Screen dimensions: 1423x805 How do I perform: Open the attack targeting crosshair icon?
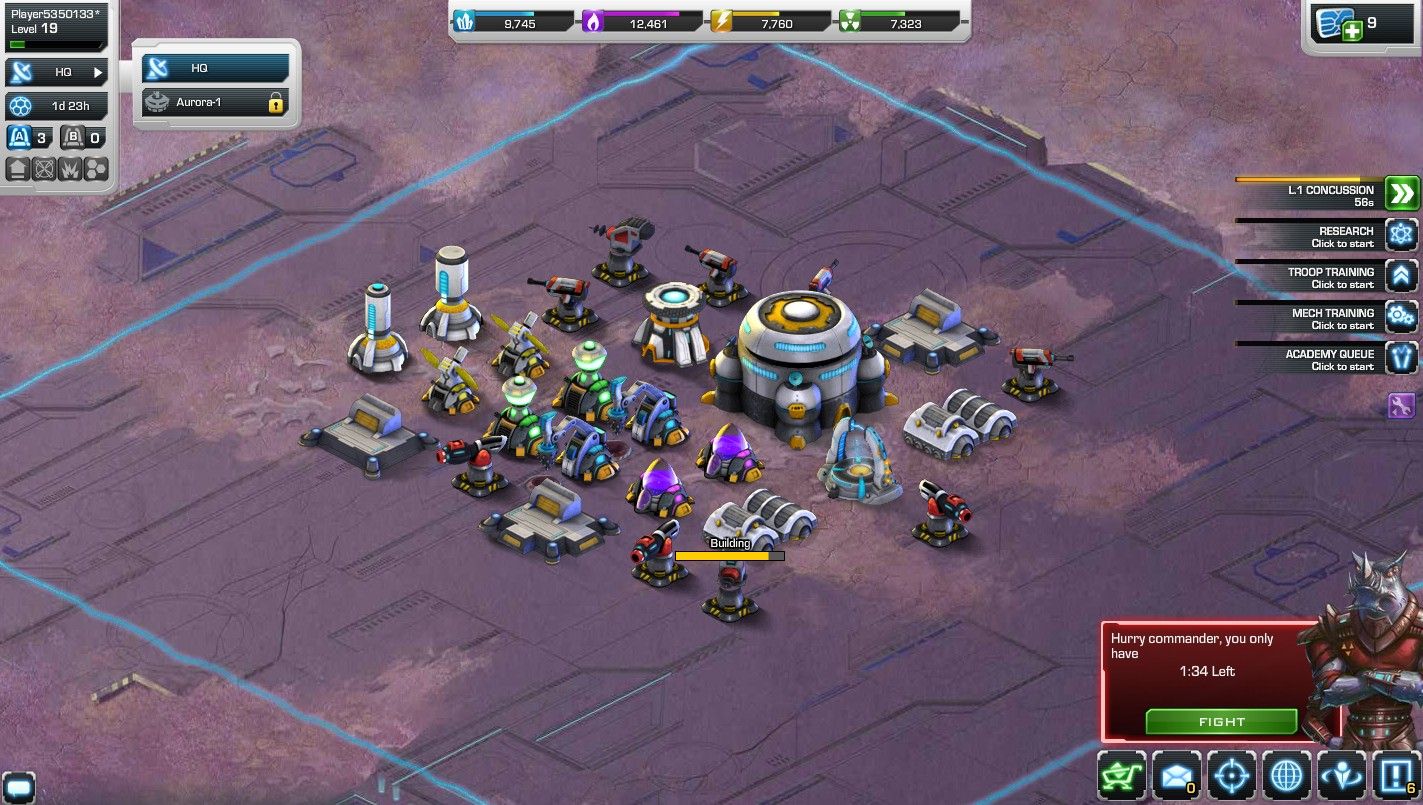coord(1231,775)
